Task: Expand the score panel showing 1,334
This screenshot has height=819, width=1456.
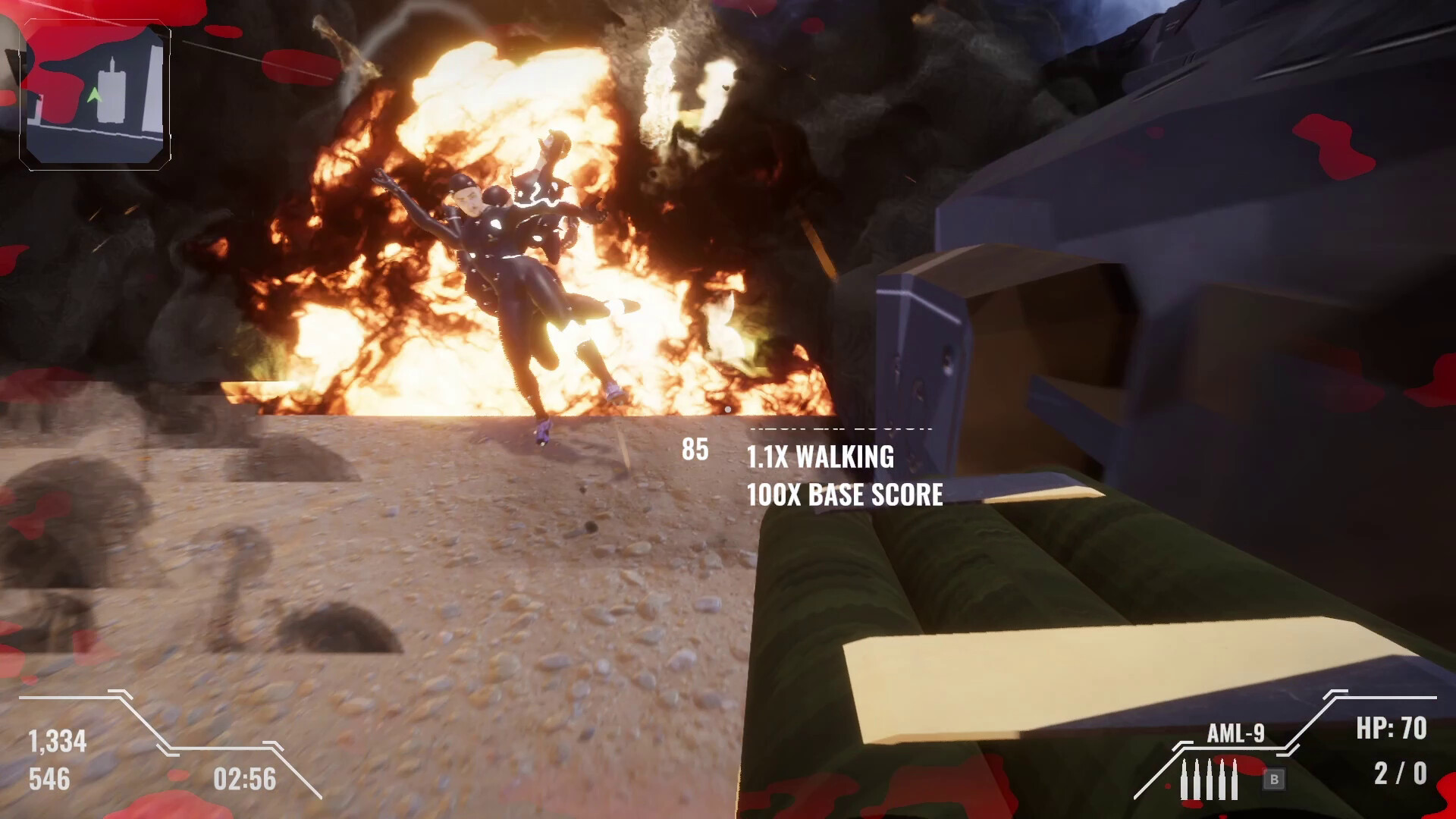Action: pyautogui.click(x=57, y=742)
